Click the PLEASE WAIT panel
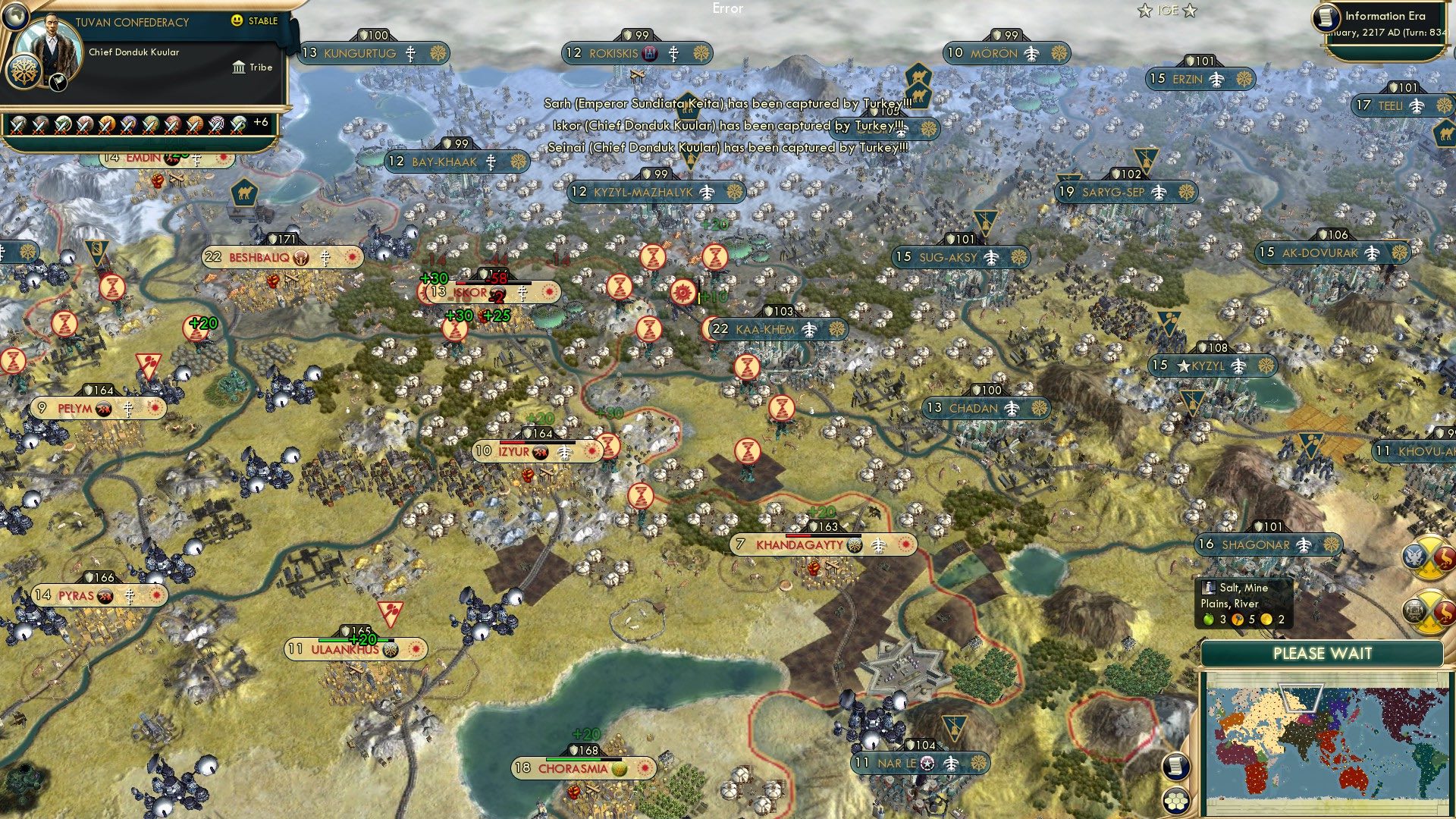Image resolution: width=1456 pixels, height=819 pixels. [x=1323, y=653]
